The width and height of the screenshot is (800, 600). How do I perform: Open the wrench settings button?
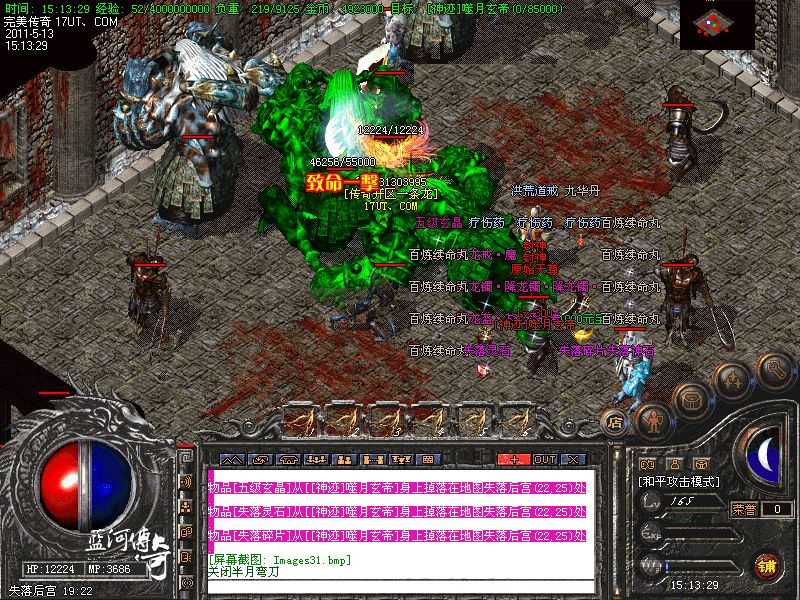775,370
